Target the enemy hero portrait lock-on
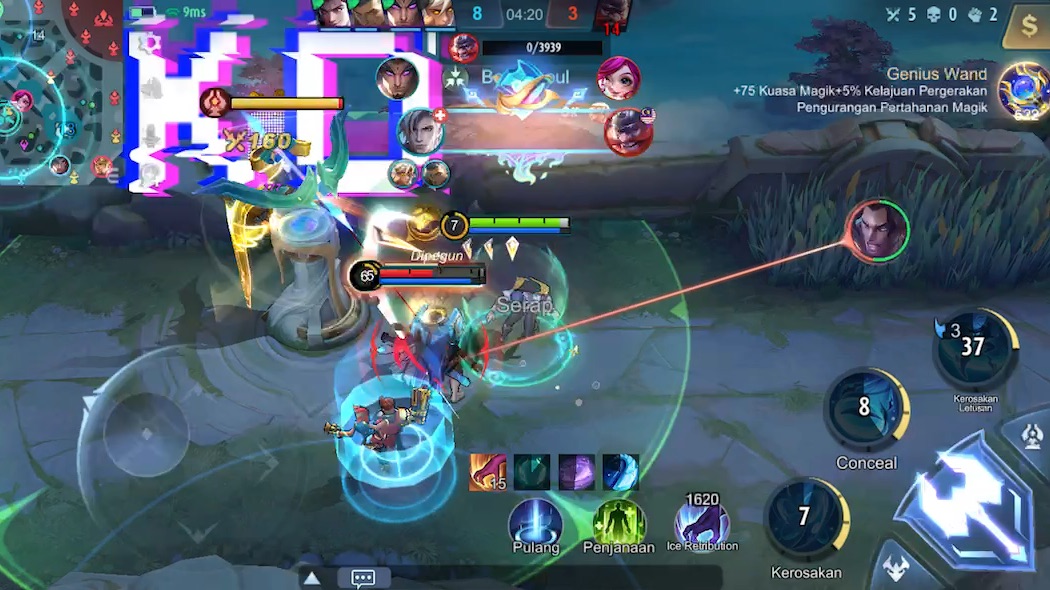1050x590 pixels. [877, 231]
